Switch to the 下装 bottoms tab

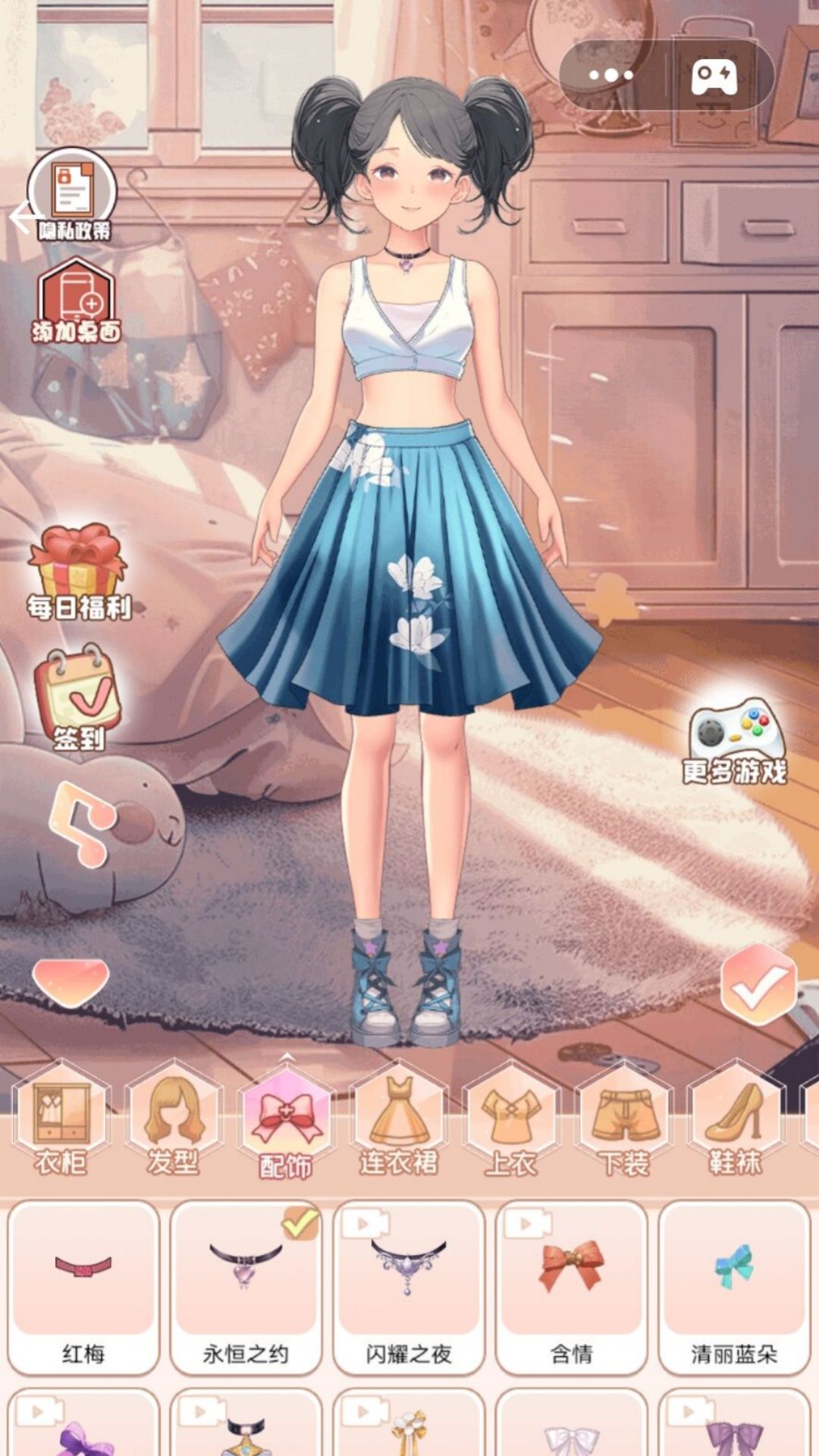pos(623,1121)
